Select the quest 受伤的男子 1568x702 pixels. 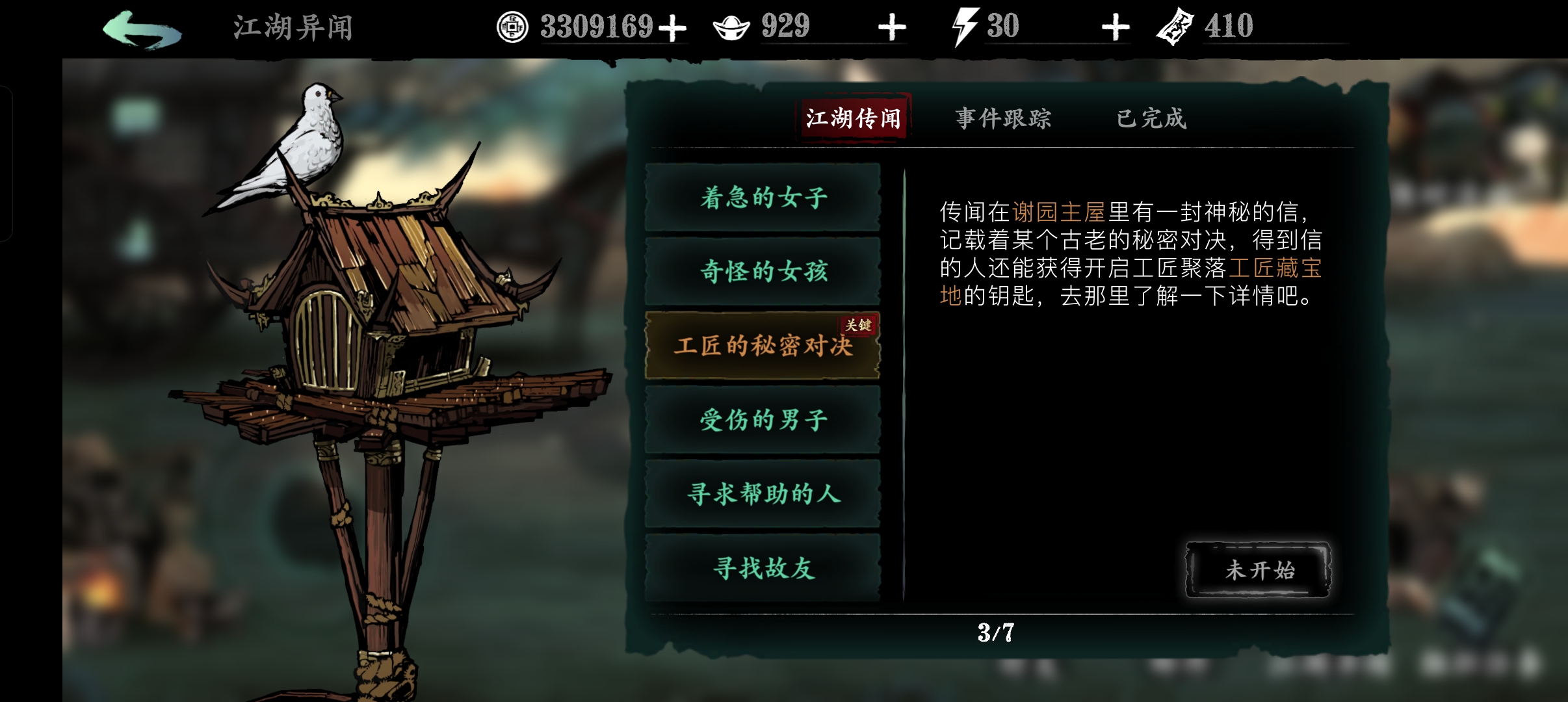click(x=764, y=421)
